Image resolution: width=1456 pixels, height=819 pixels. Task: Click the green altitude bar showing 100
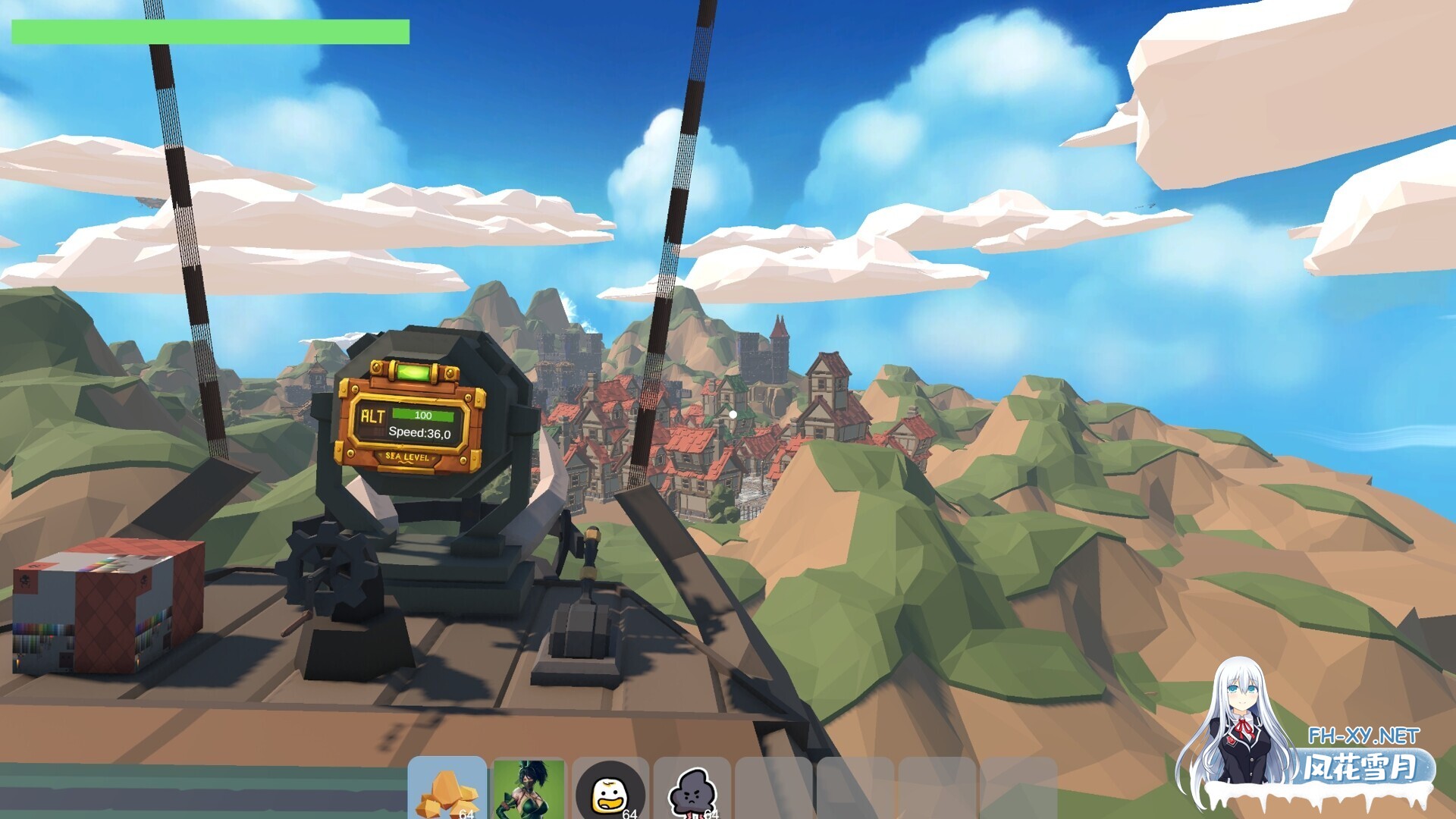point(423,414)
